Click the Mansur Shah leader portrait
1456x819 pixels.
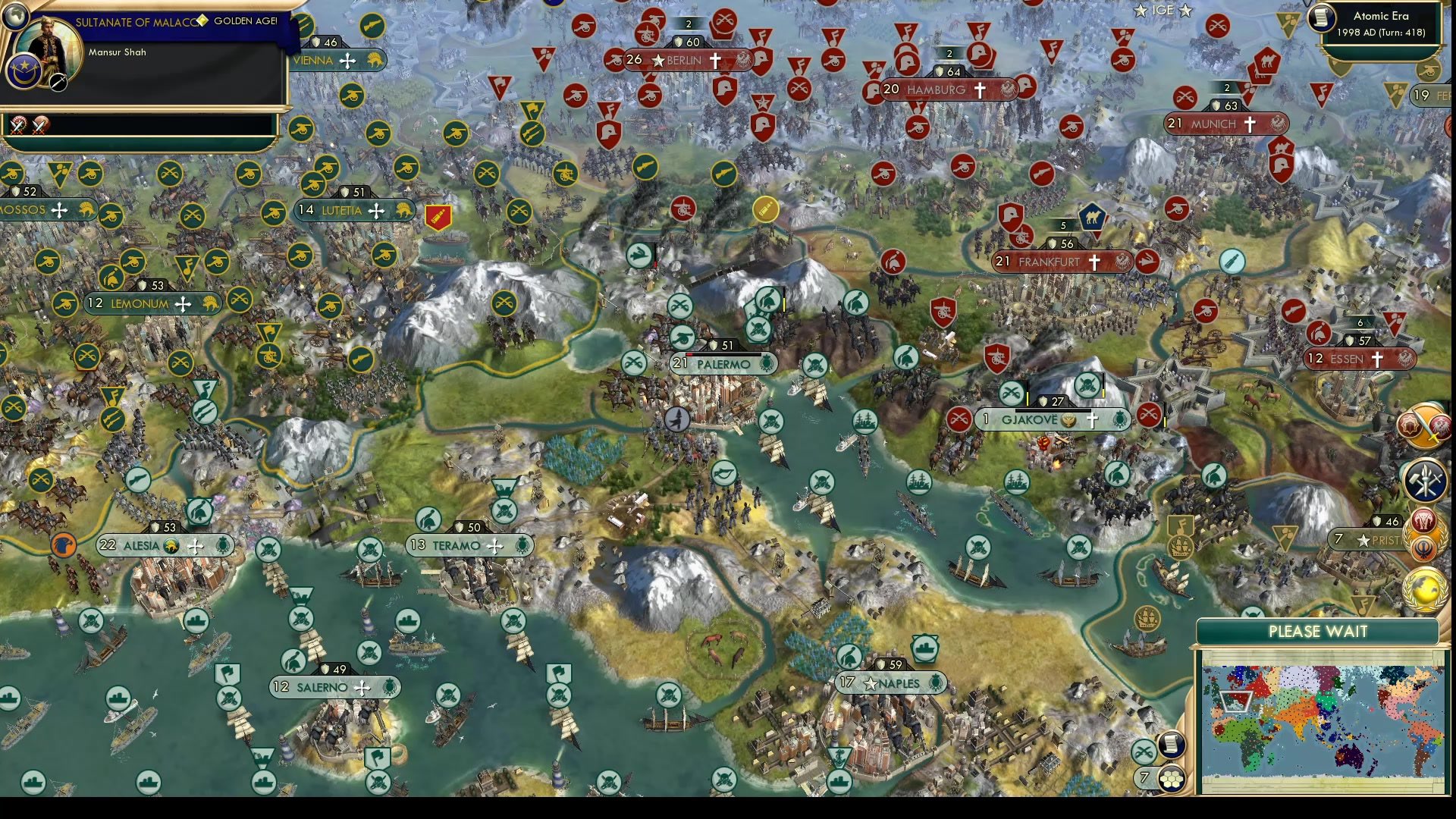[x=49, y=49]
